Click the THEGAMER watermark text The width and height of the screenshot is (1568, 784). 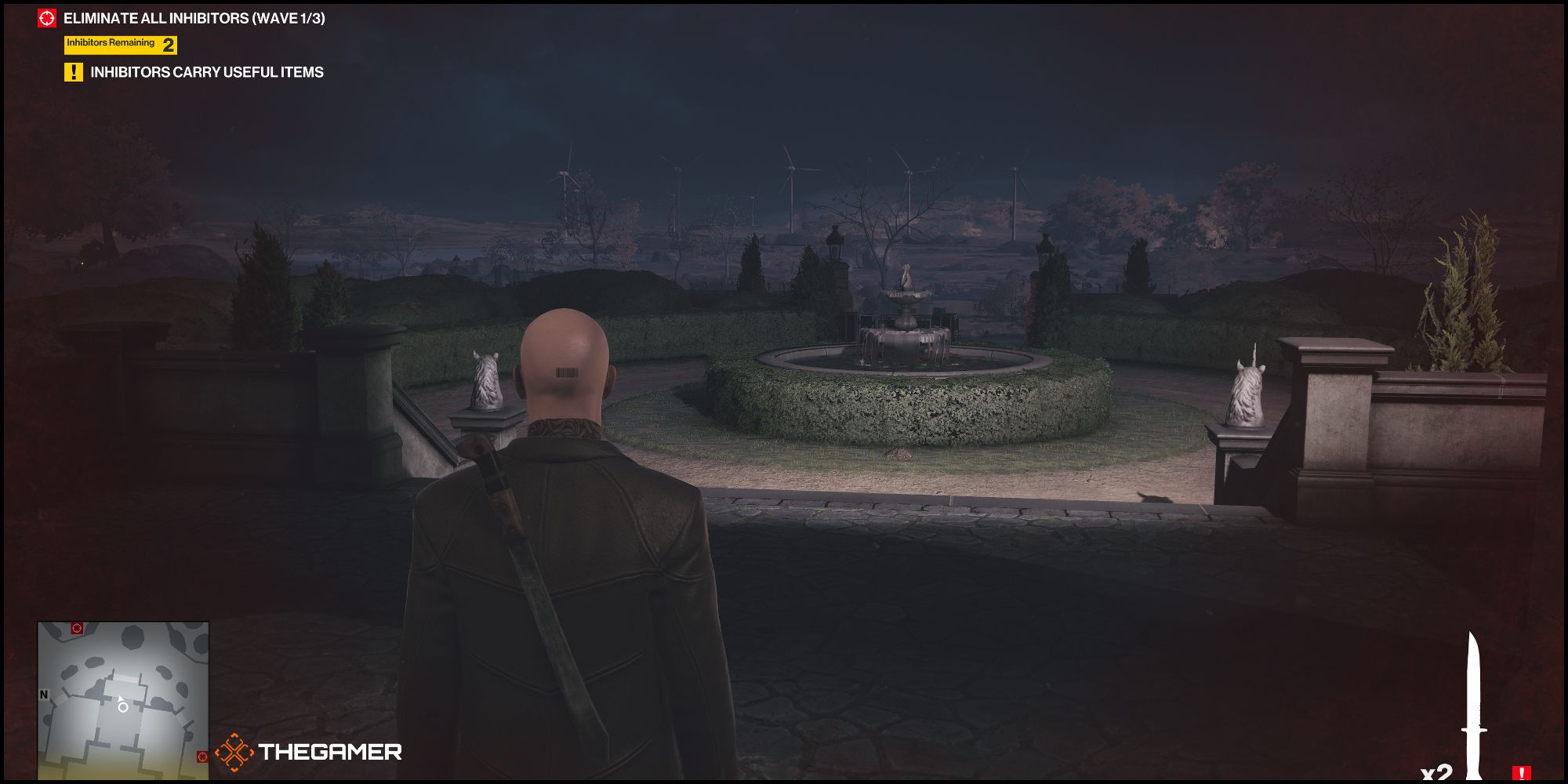click(329, 752)
